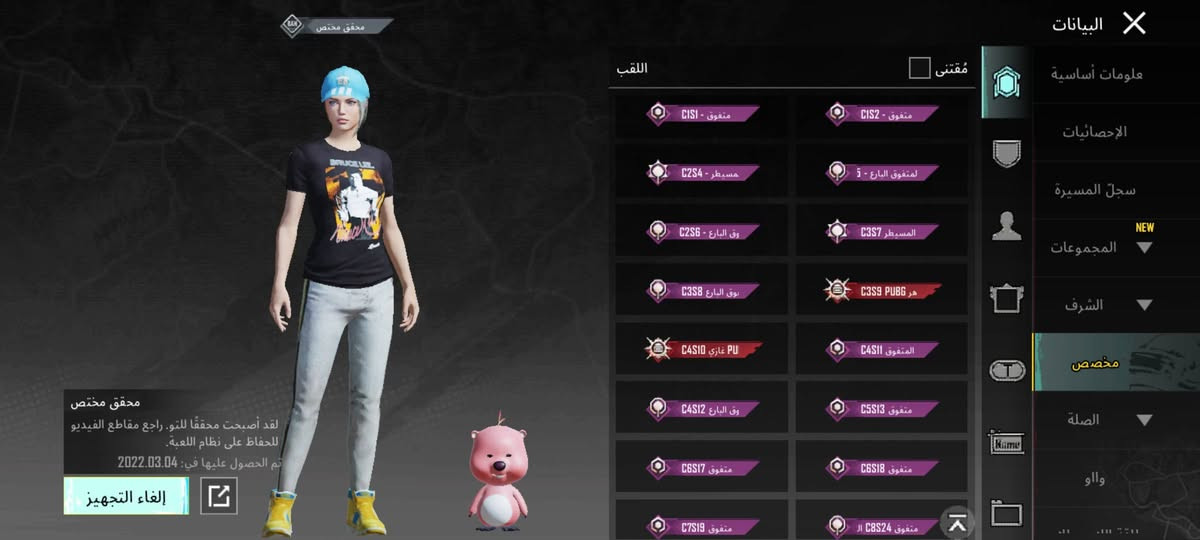Jump to top with the up-arrow button
The width and height of the screenshot is (1200, 540).
point(957,521)
